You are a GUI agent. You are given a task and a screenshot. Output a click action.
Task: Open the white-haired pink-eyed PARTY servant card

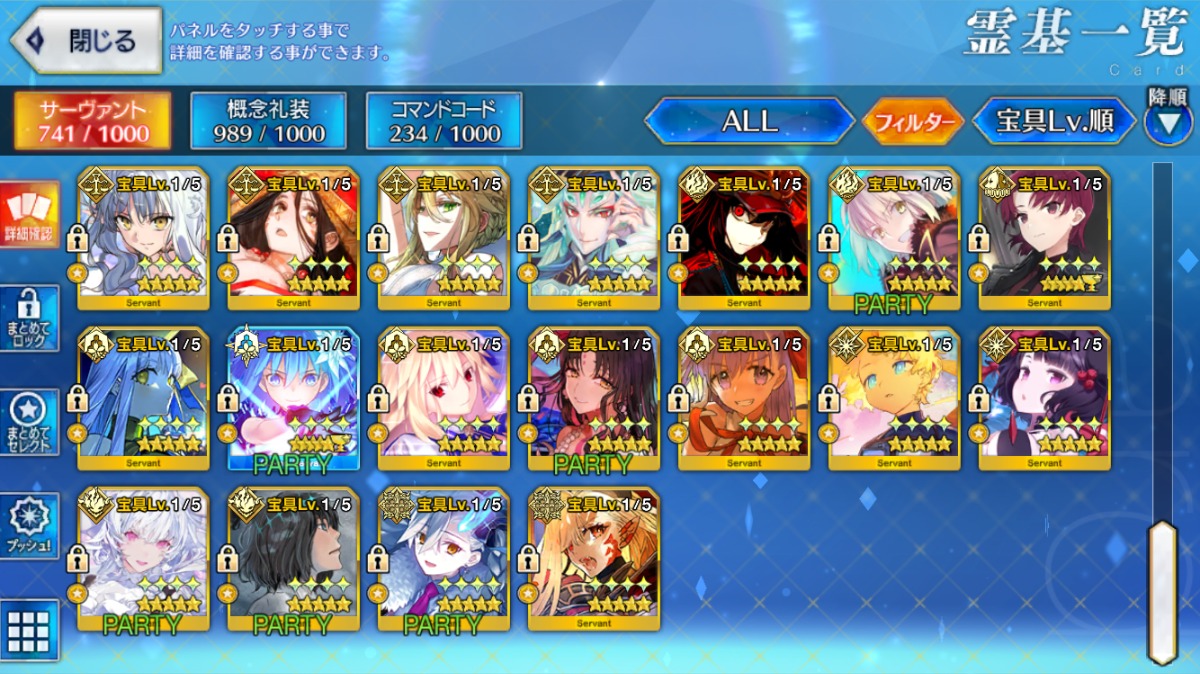[144, 560]
